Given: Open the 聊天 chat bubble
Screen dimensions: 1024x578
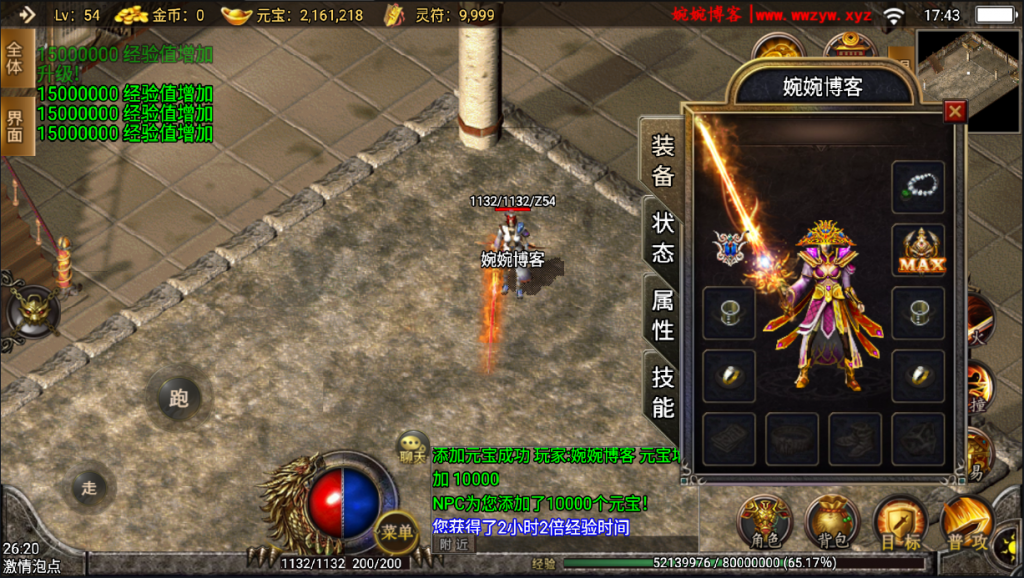Looking at the screenshot, I should pos(412,446).
